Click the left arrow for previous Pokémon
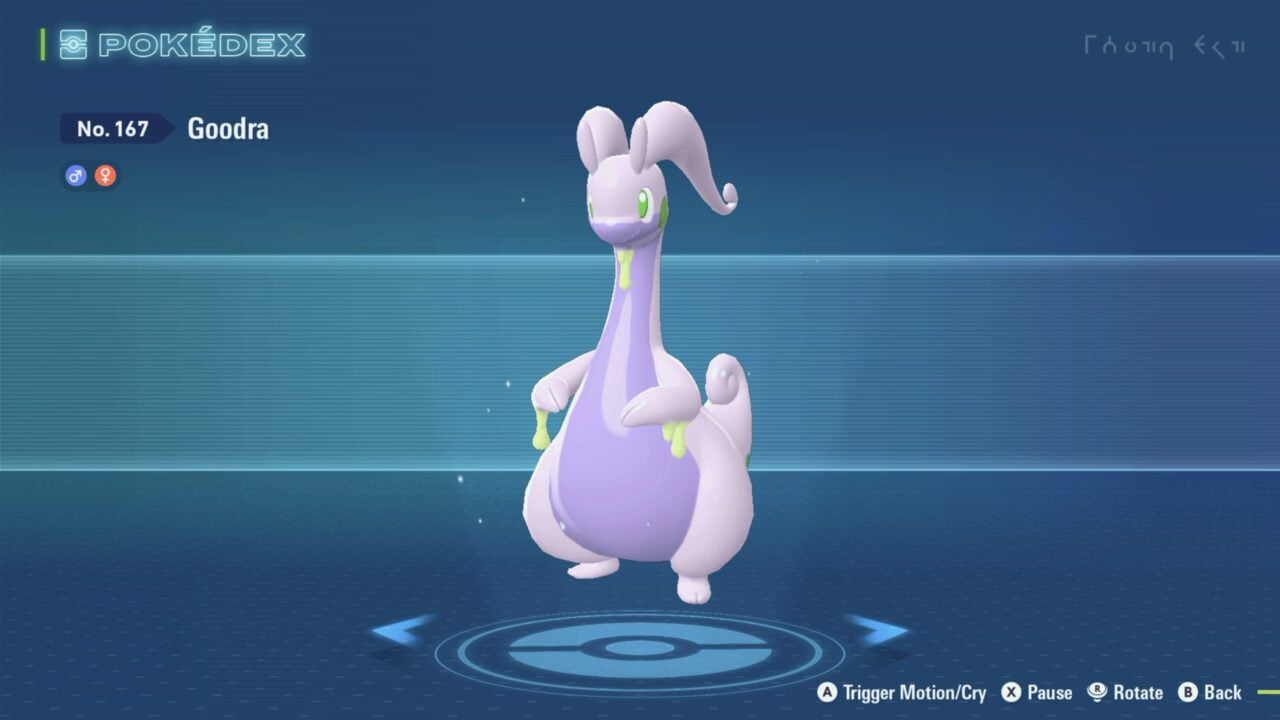This screenshot has height=720, width=1280. pos(404,630)
